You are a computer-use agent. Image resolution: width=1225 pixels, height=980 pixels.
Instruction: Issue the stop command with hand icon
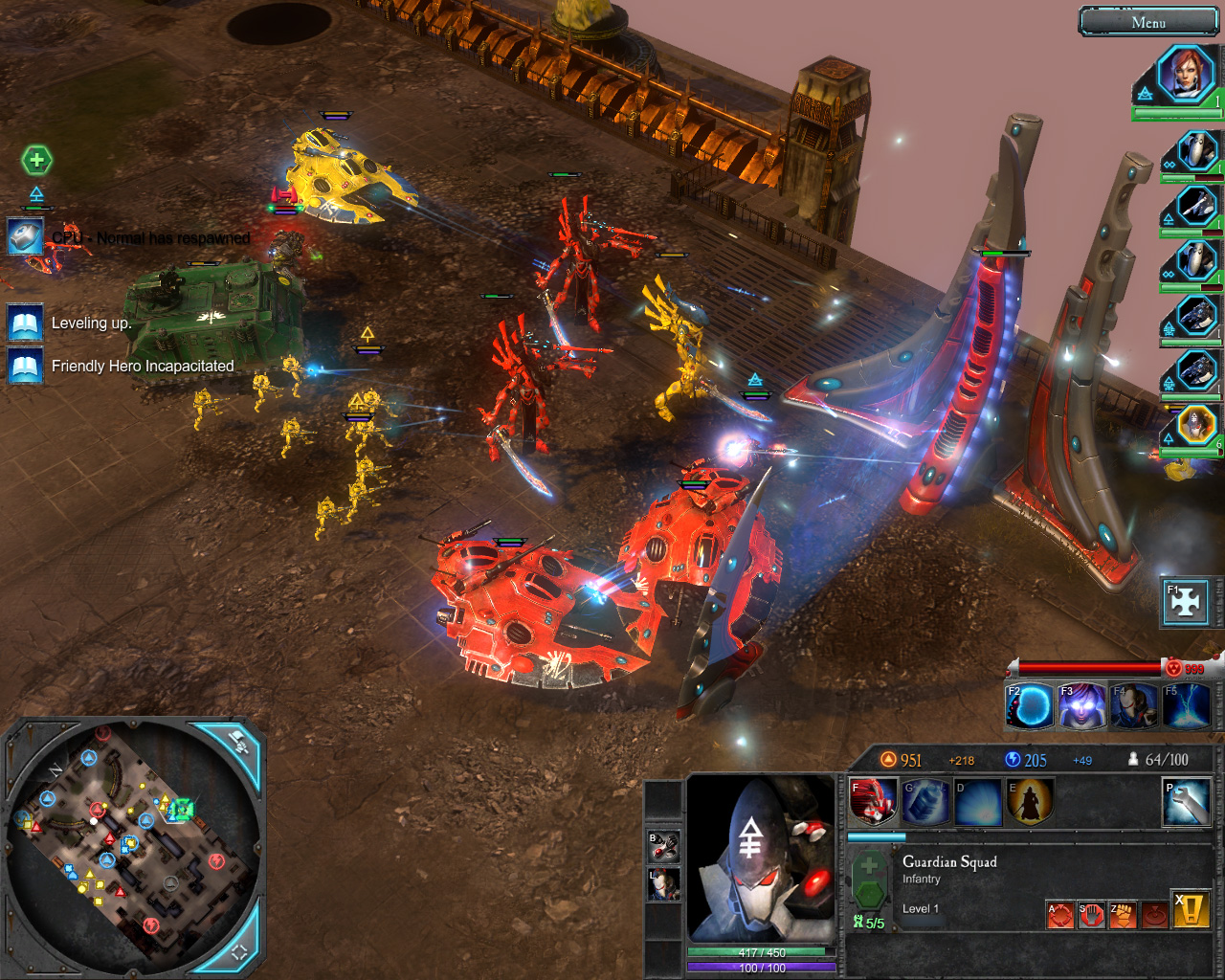click(1092, 915)
